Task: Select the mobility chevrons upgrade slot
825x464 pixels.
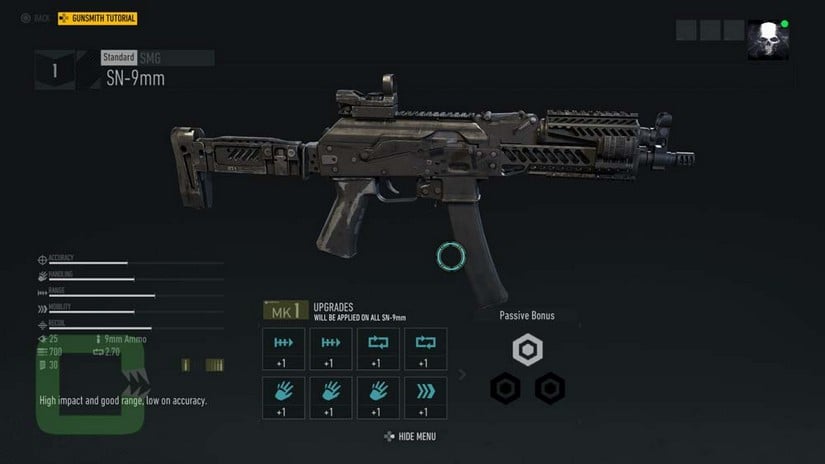Action: (425, 397)
